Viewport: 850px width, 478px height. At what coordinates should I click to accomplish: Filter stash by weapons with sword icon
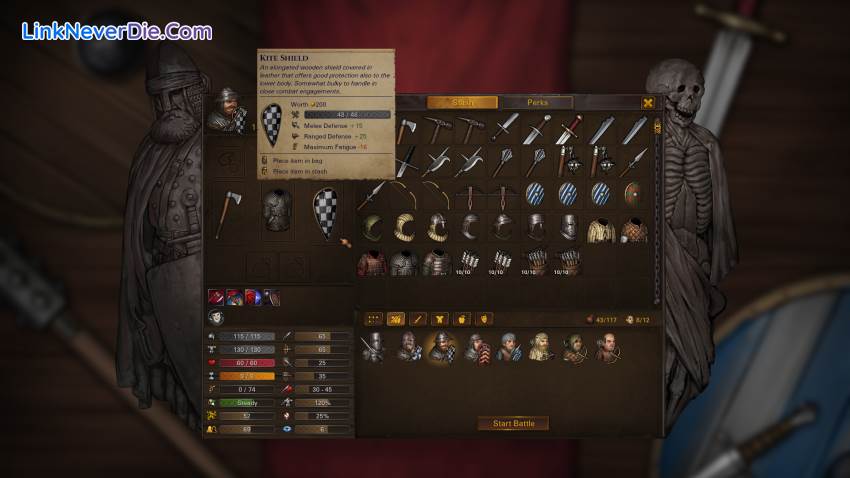418,318
